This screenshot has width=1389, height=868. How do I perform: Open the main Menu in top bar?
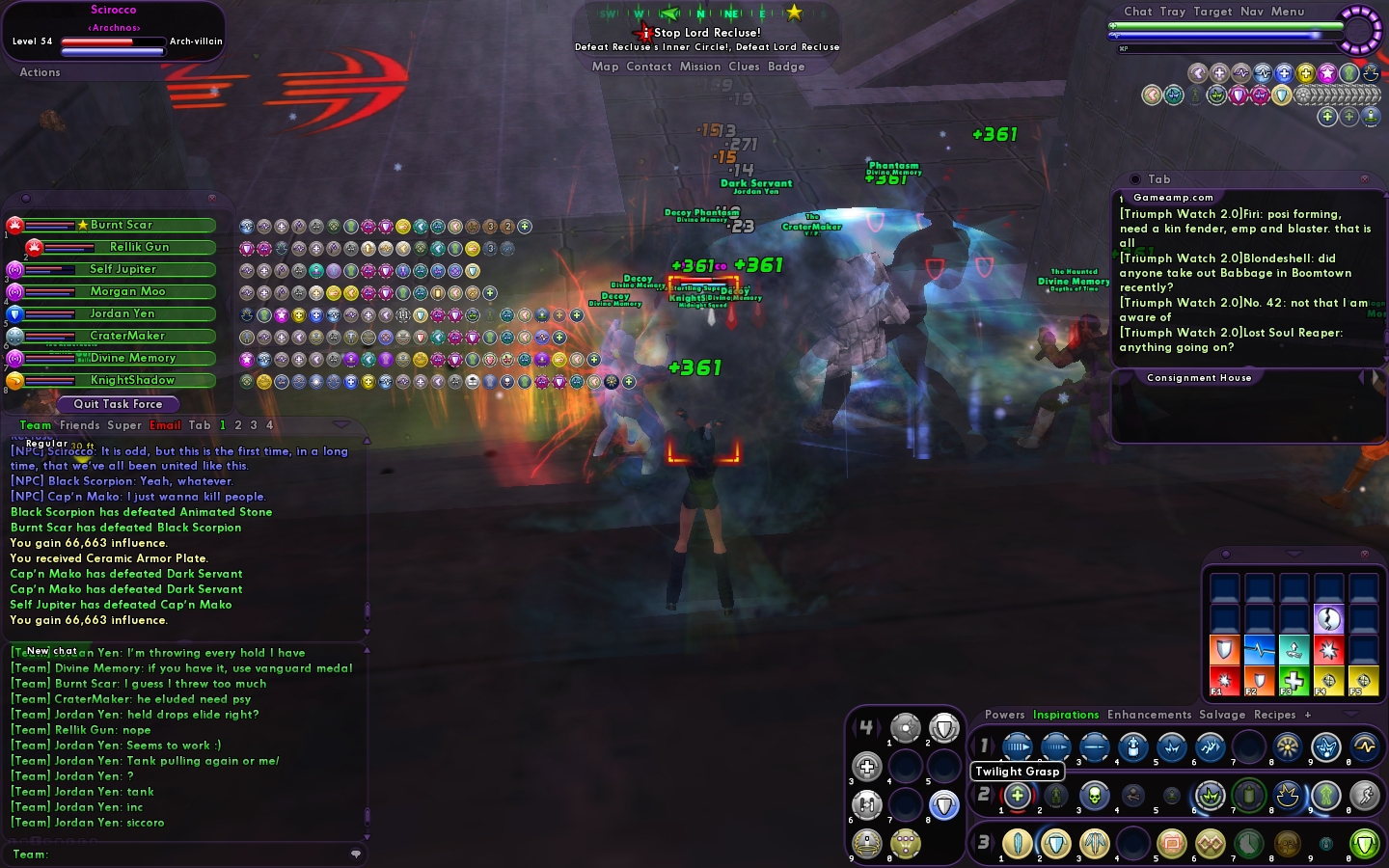click(x=1287, y=12)
